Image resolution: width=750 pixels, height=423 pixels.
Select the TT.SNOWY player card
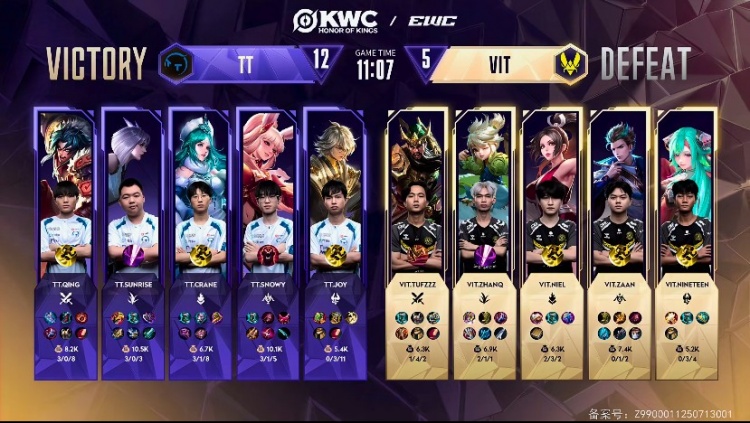pyautogui.click(x=267, y=240)
